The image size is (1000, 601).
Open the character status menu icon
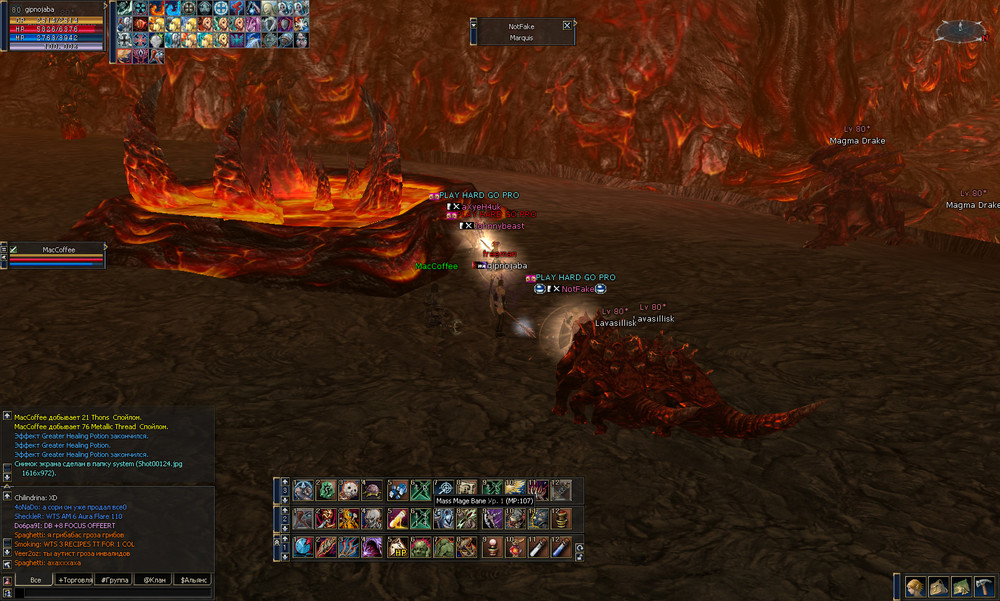tap(915, 587)
